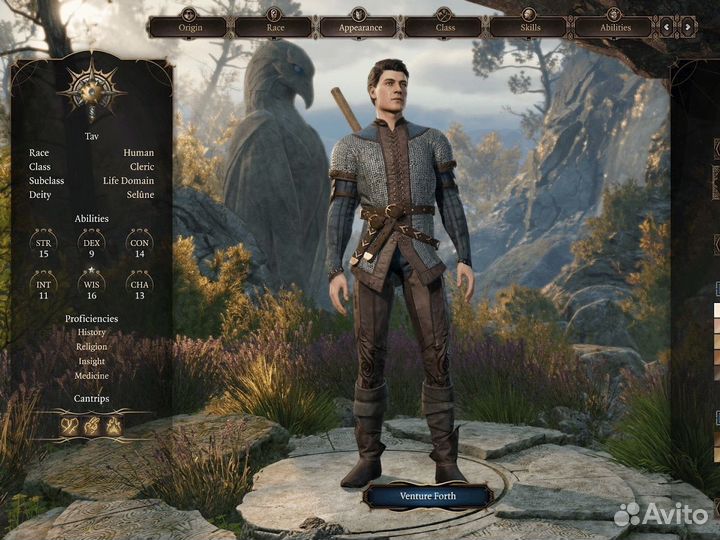The width and height of the screenshot is (720, 540).
Task: Select the flame cantrip icon
Action: click(x=115, y=425)
